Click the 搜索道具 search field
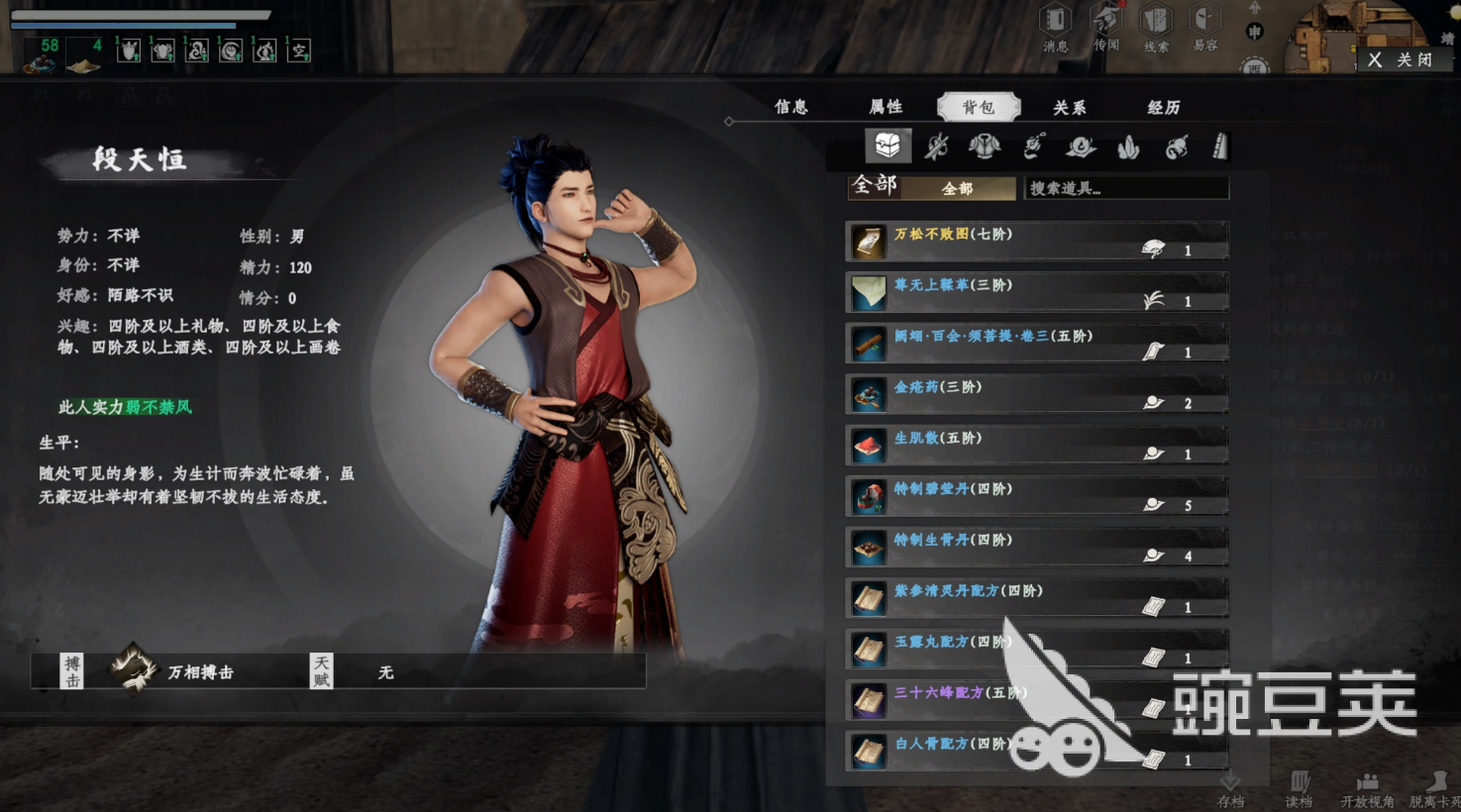 (x=1125, y=188)
